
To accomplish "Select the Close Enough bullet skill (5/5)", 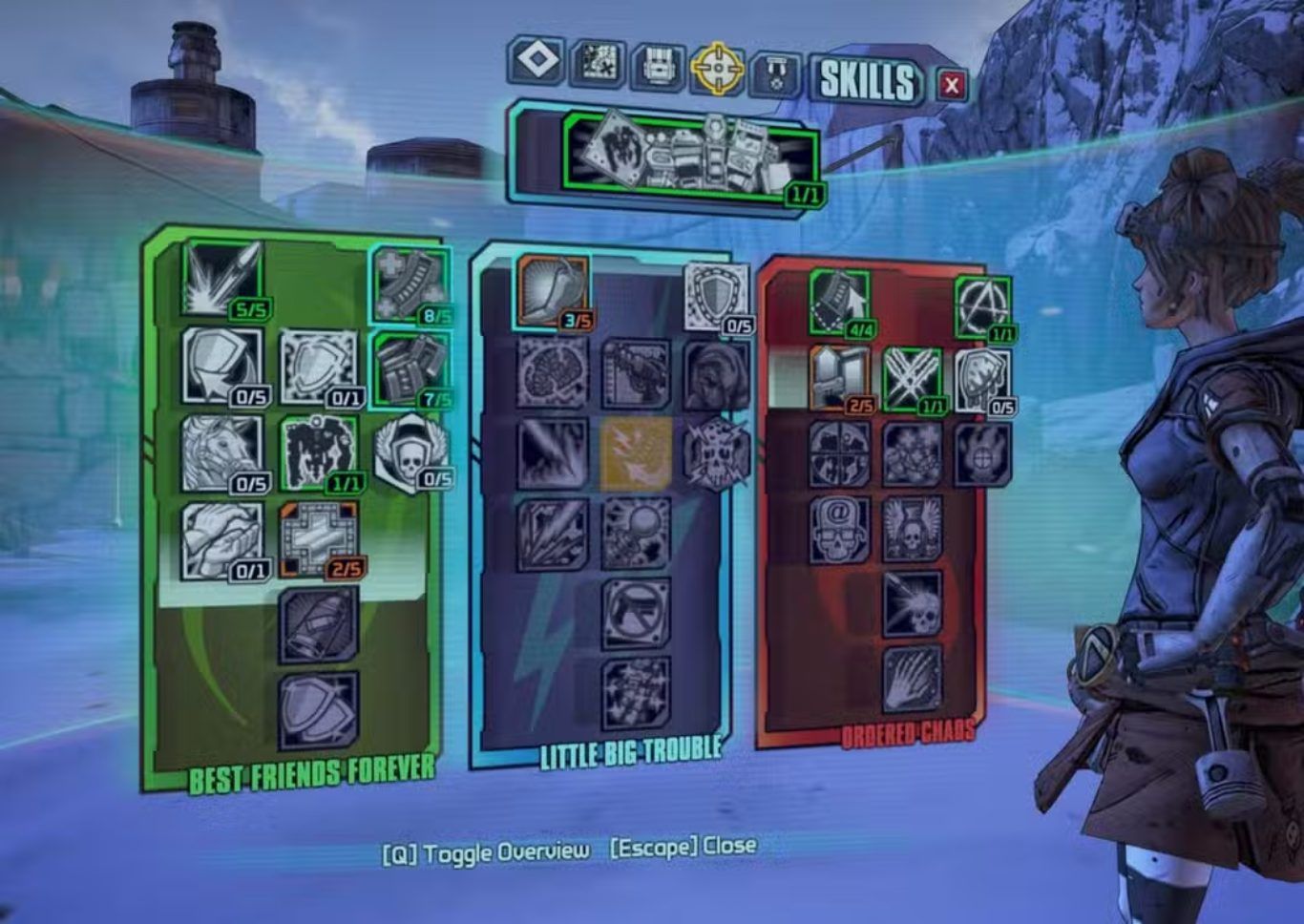I will [x=222, y=279].
